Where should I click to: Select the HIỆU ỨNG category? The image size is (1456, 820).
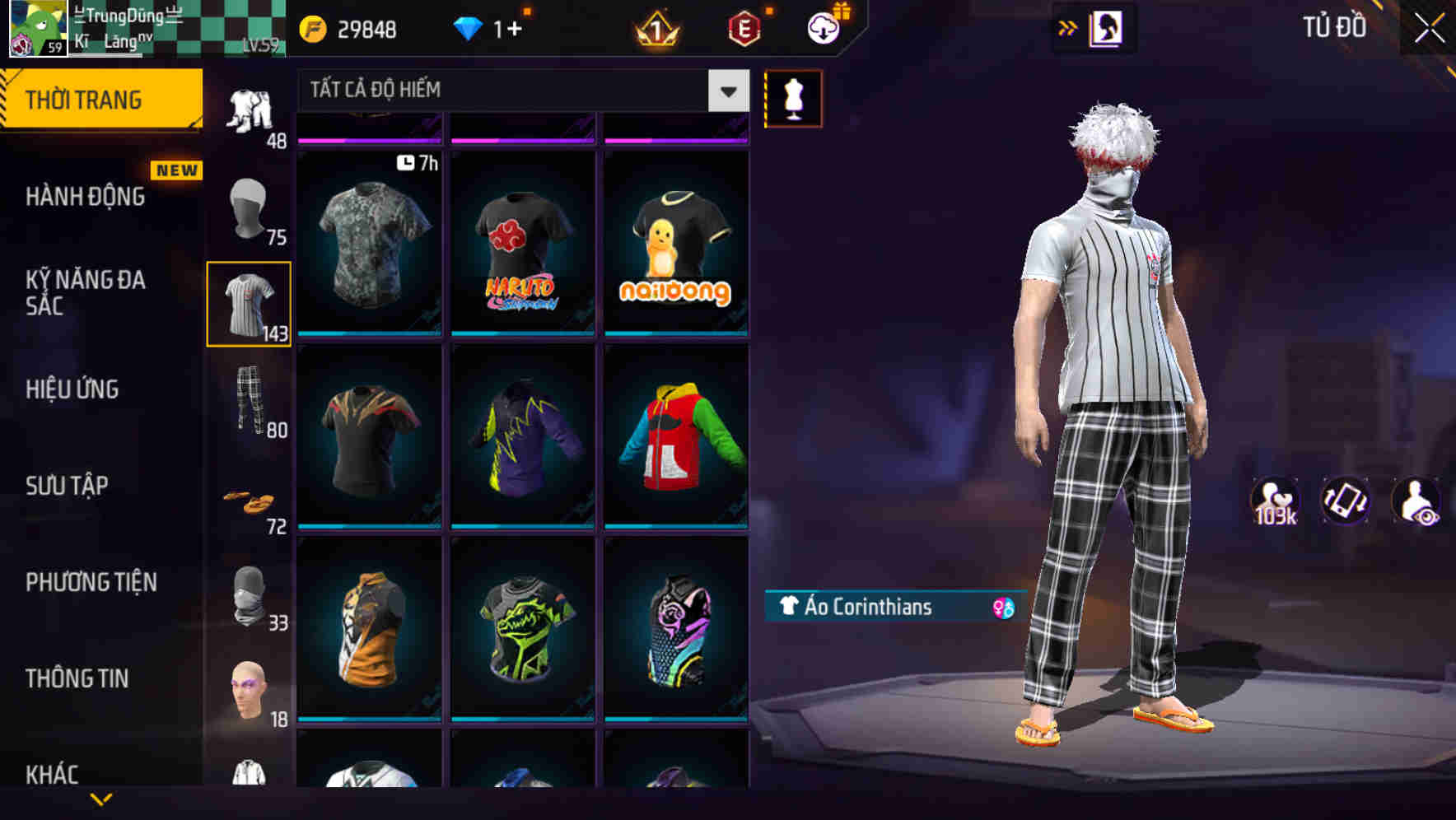click(72, 389)
